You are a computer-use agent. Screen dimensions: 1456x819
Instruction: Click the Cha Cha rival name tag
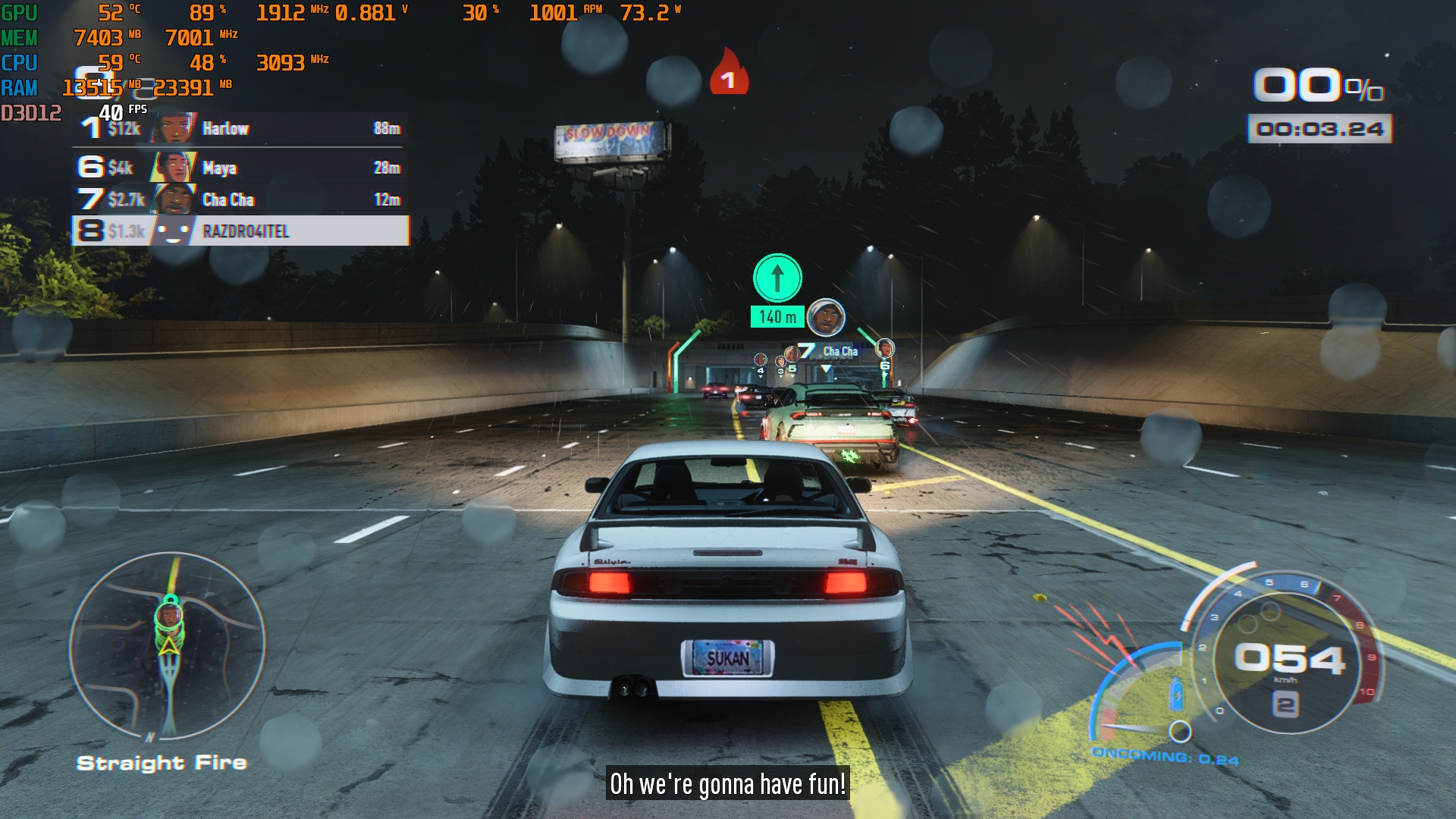coord(839,351)
